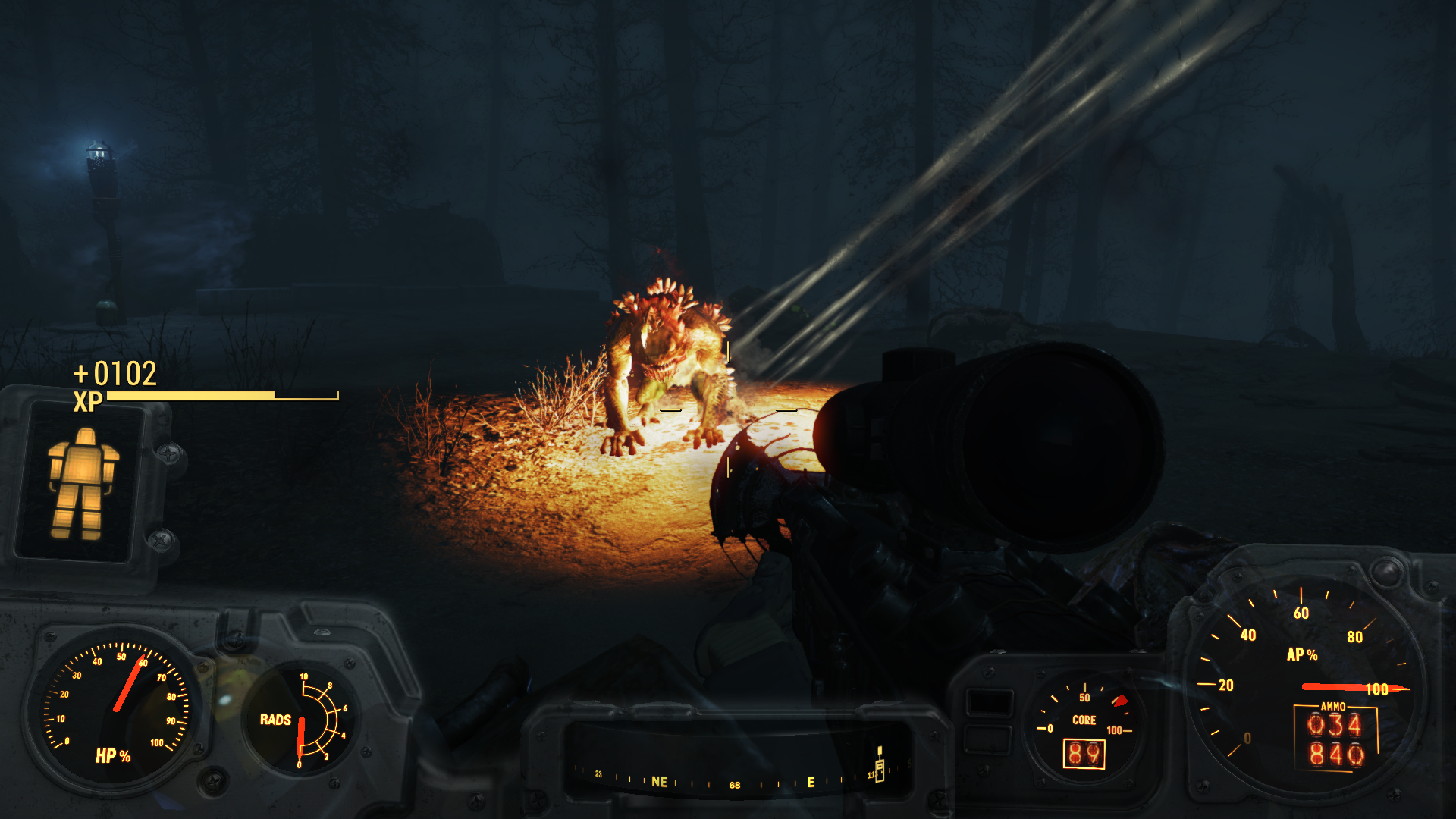This screenshot has height=819, width=1456.
Task: Click the power armor condition figure
Action: 82,483
